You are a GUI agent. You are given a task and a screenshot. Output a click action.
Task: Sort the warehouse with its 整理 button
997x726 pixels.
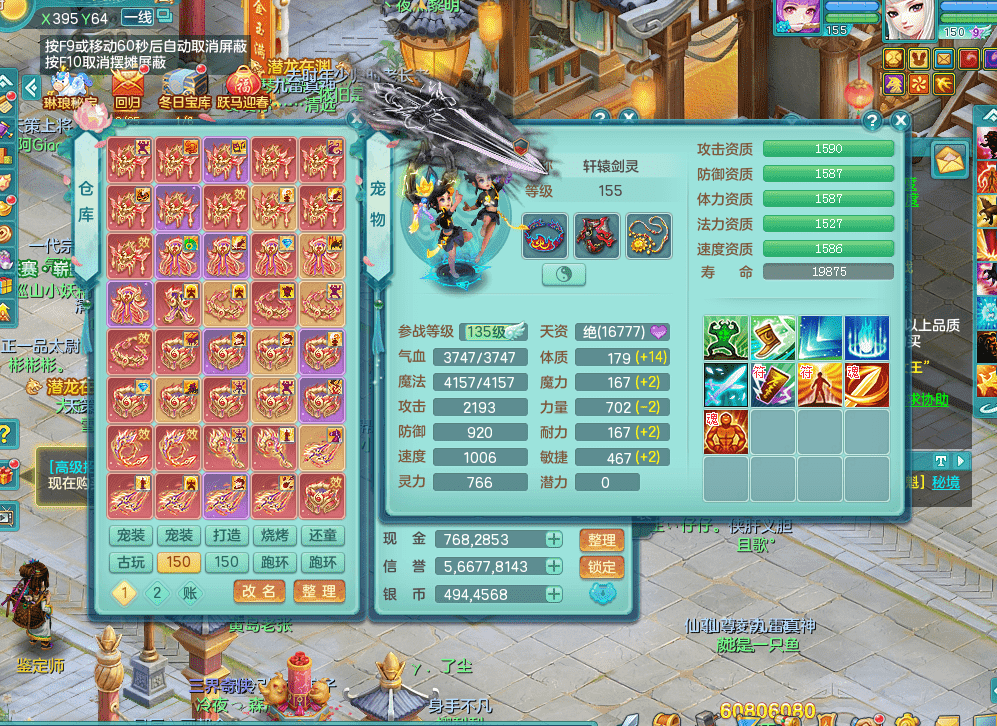(x=319, y=591)
